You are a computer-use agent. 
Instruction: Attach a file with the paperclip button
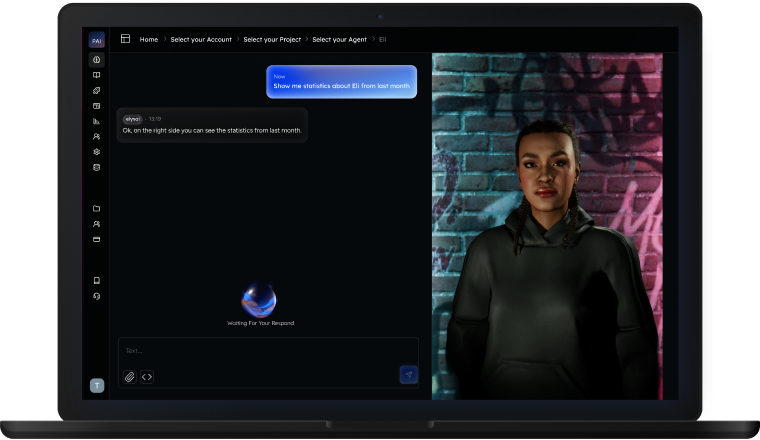129,376
